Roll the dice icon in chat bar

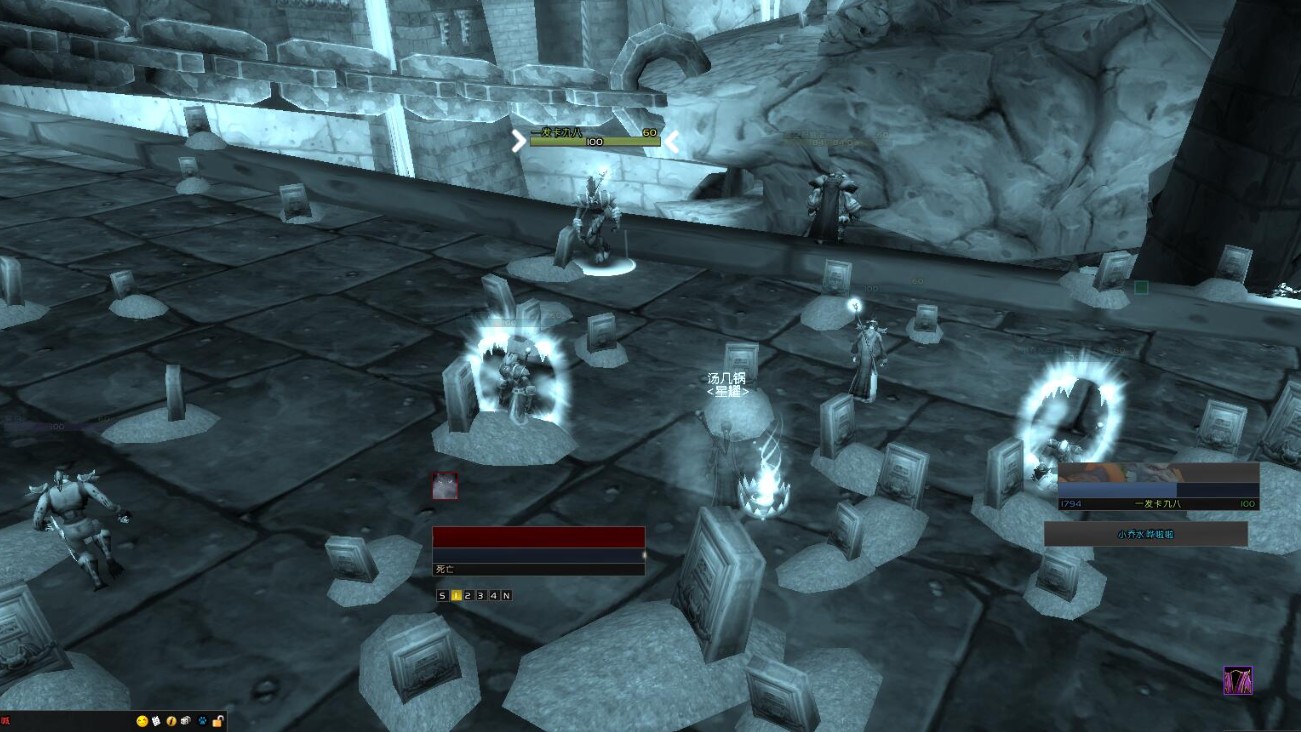click(x=187, y=720)
